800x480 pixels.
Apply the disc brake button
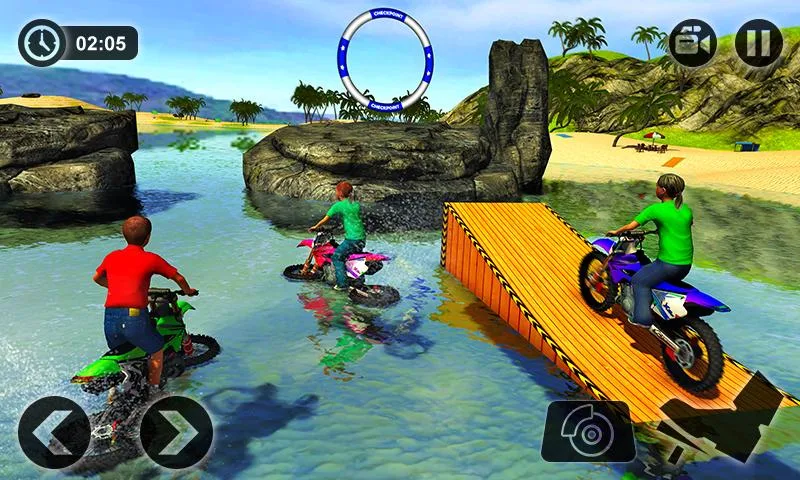pos(588,432)
